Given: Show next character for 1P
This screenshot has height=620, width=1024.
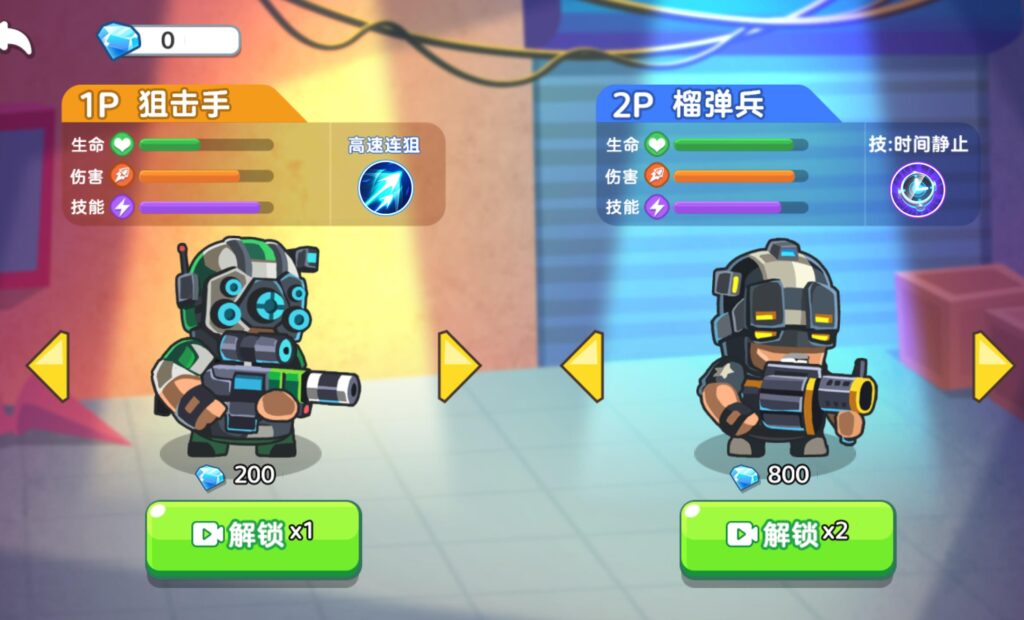Looking at the screenshot, I should tap(458, 366).
